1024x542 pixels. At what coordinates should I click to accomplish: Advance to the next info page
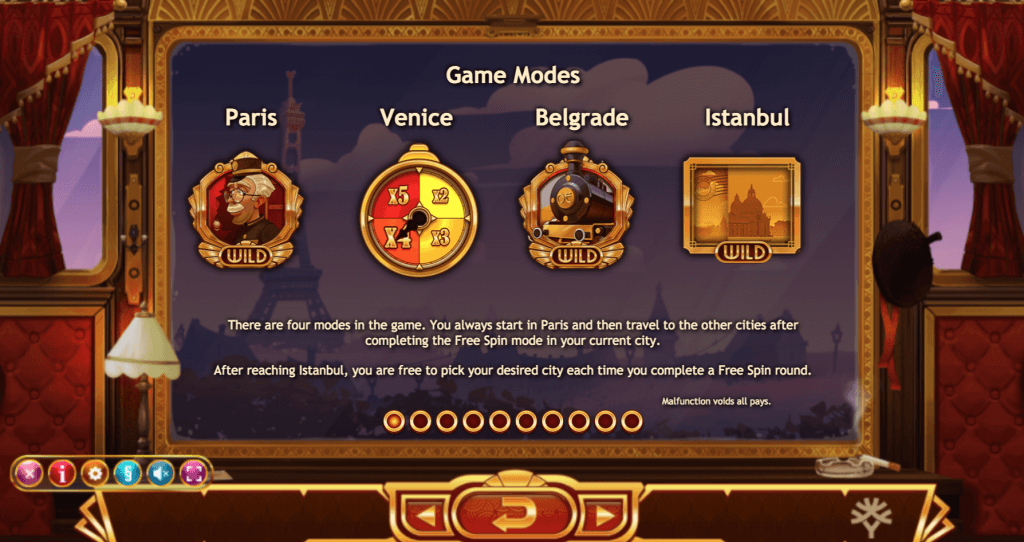[602, 516]
